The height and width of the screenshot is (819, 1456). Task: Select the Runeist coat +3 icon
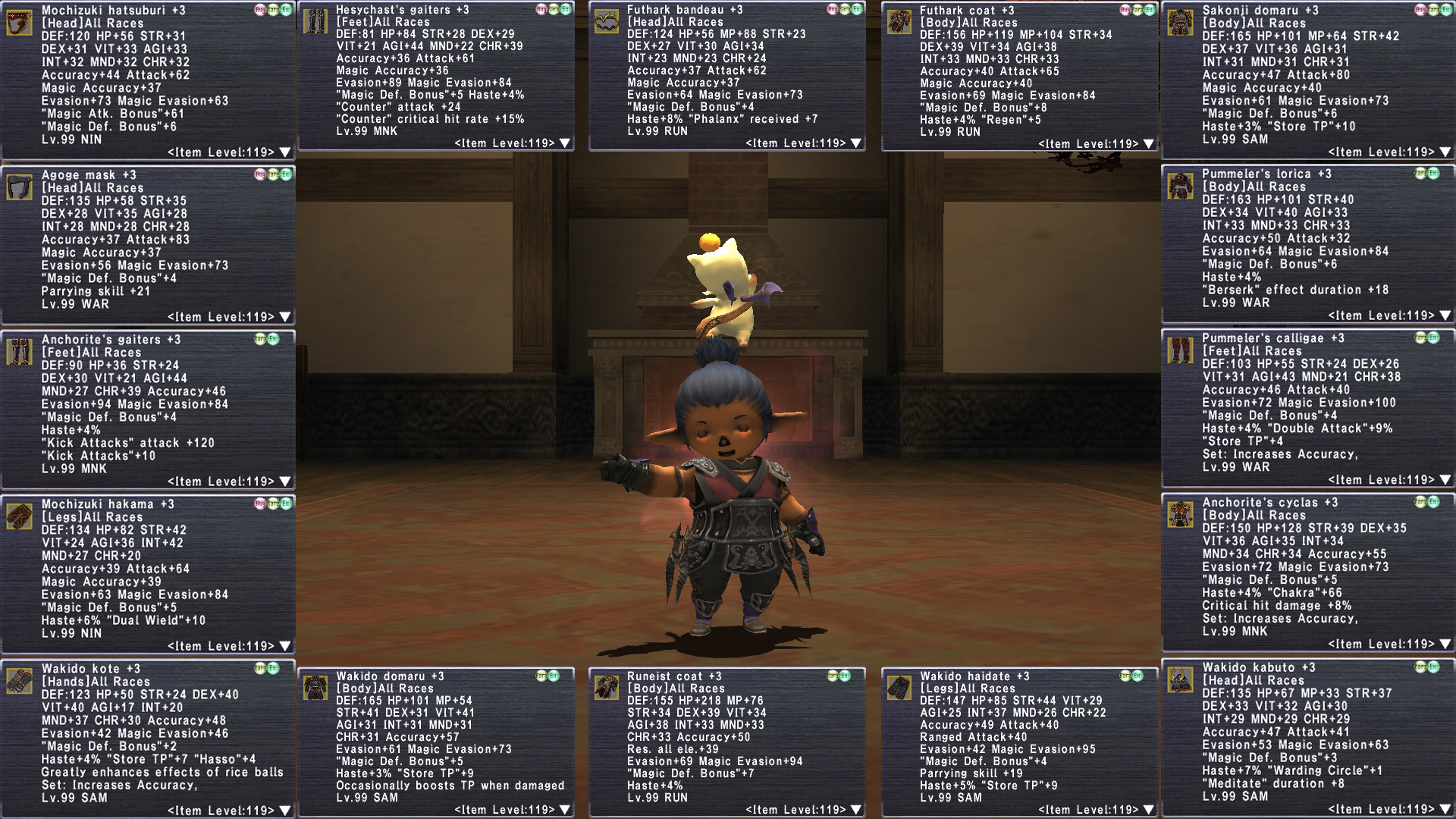606,688
